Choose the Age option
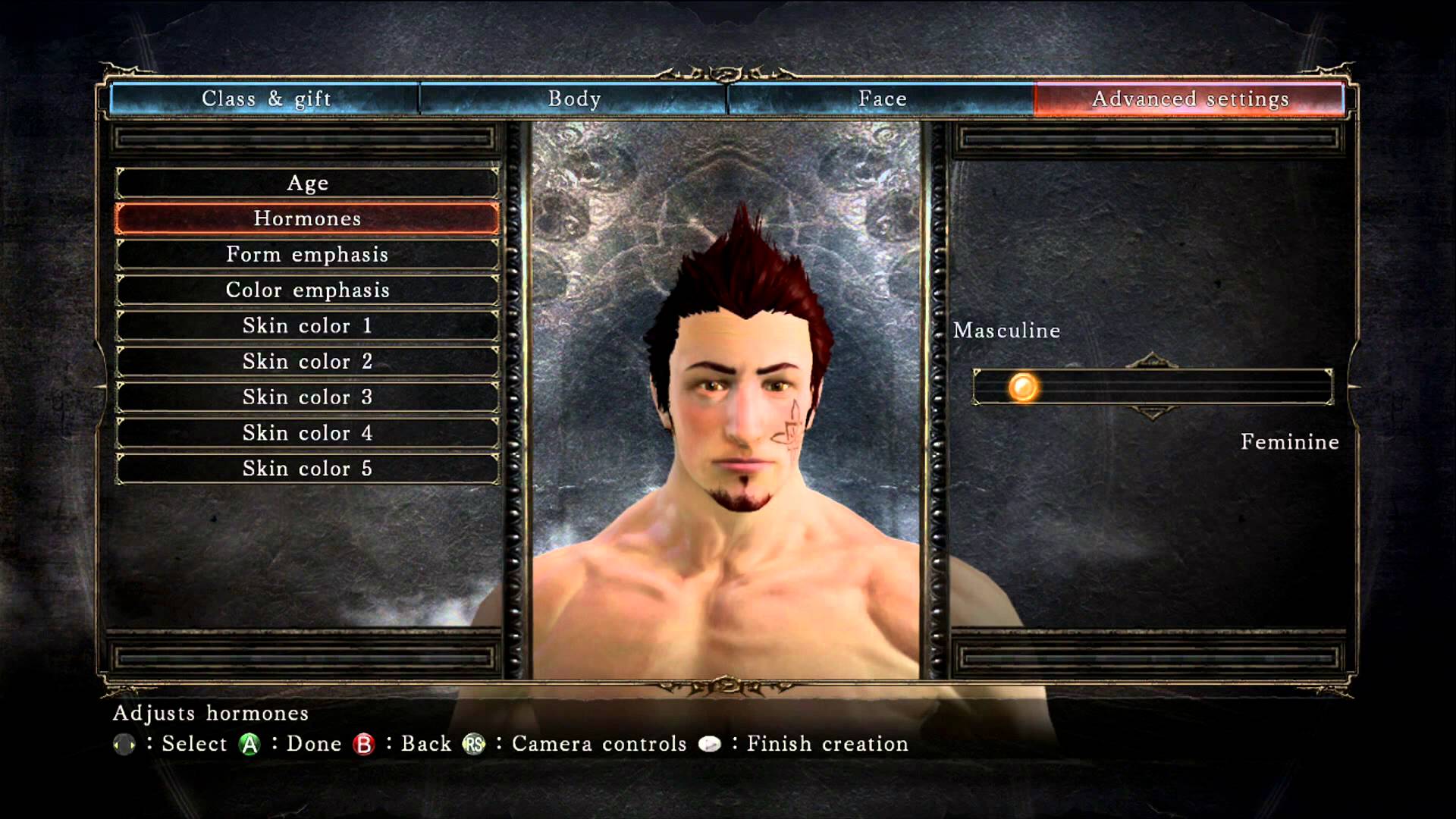 click(x=307, y=183)
